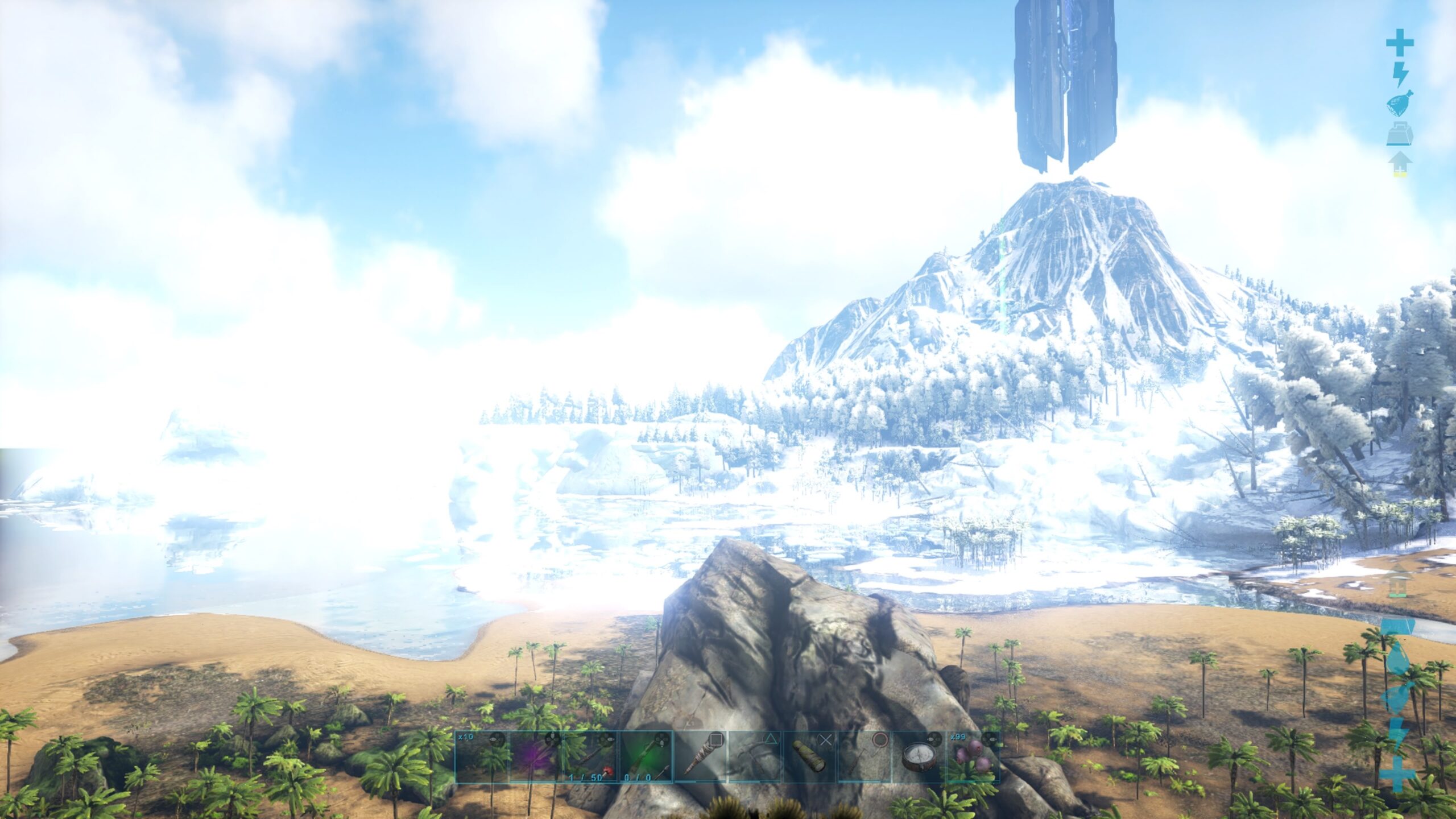Use the purple berries stack of 99
This screenshot has width=1456, height=819.
point(973,757)
